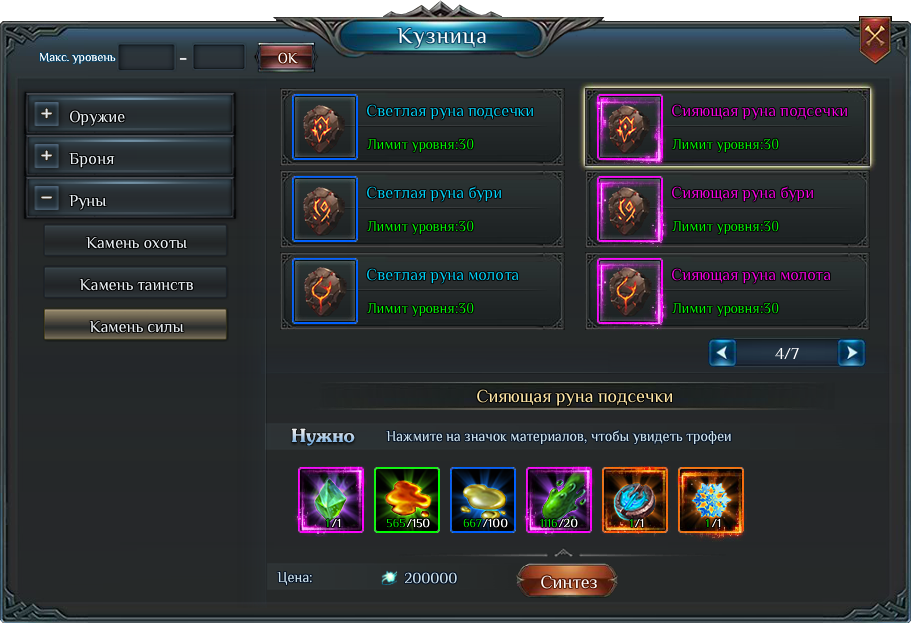Expand the Броня category
The width and height of the screenshot is (911, 623).
(47, 157)
